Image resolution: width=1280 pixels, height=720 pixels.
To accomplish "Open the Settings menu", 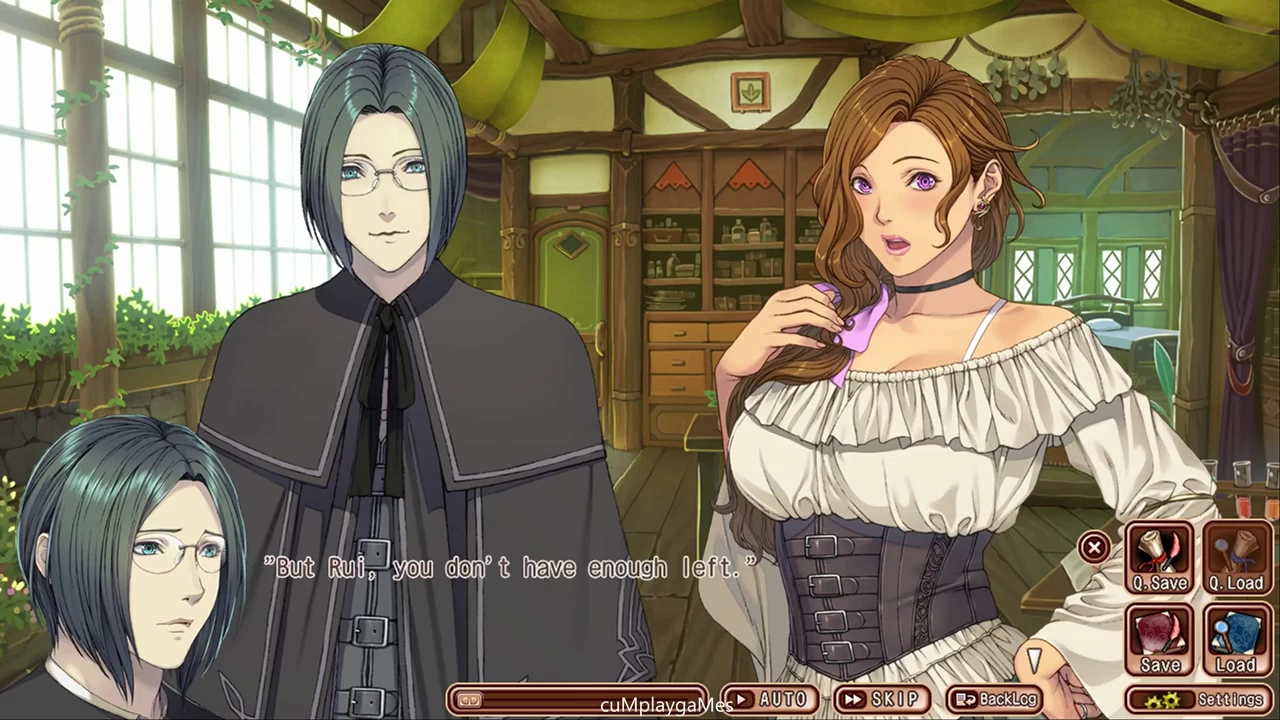I will (x=1200, y=699).
